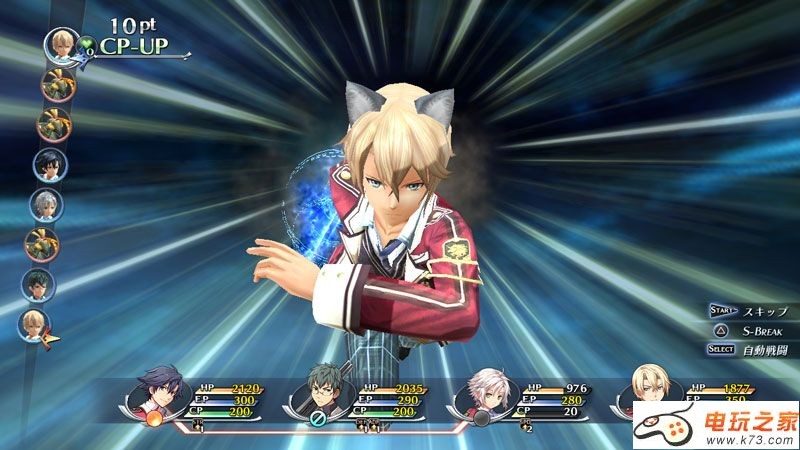Select the green-haired portrait in the turn order
The width and height of the screenshot is (800, 450).
tap(38, 285)
